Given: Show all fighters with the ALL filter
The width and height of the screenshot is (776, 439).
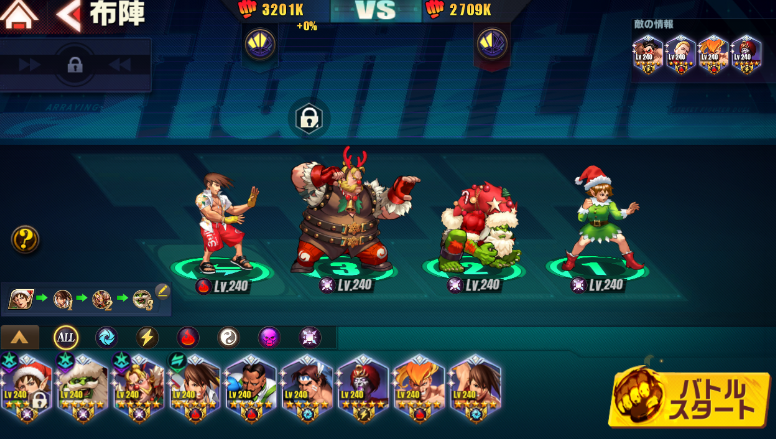Looking at the screenshot, I should (x=66, y=337).
